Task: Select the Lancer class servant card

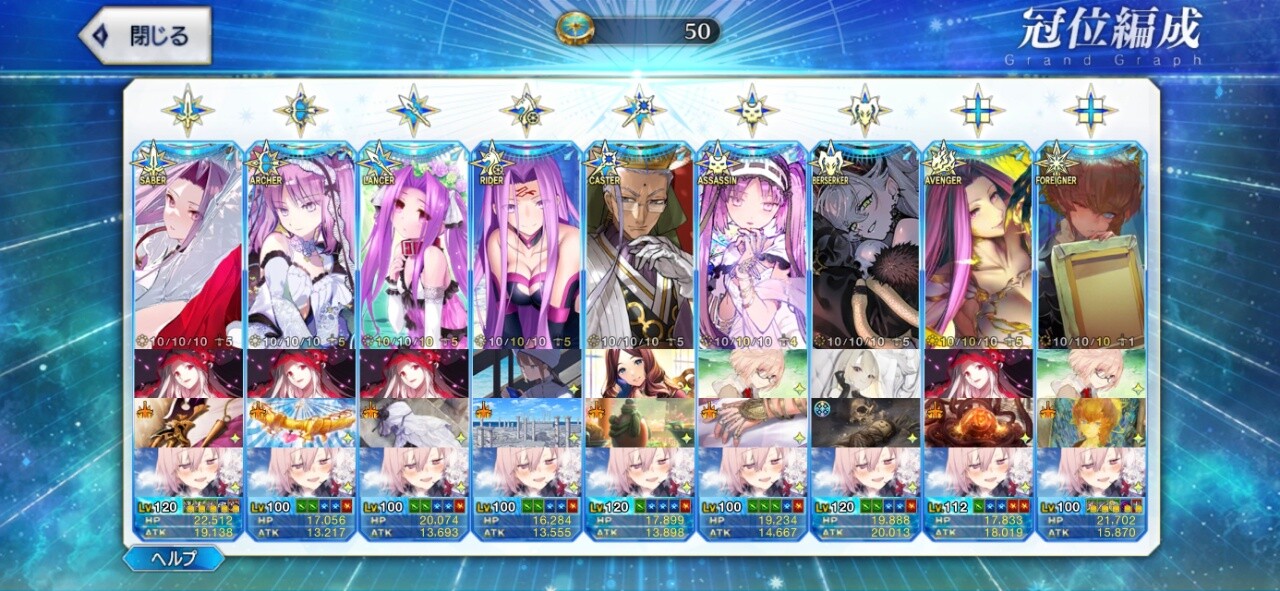Action: [414, 245]
